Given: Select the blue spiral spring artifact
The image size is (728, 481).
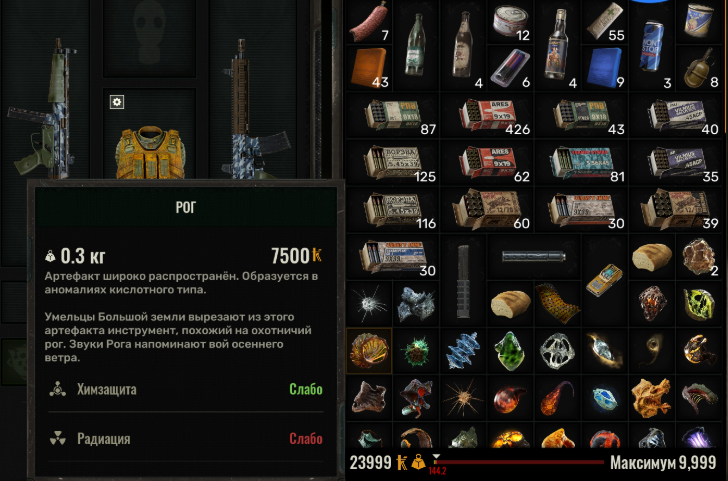Looking at the screenshot, I should pyautogui.click(x=464, y=351).
